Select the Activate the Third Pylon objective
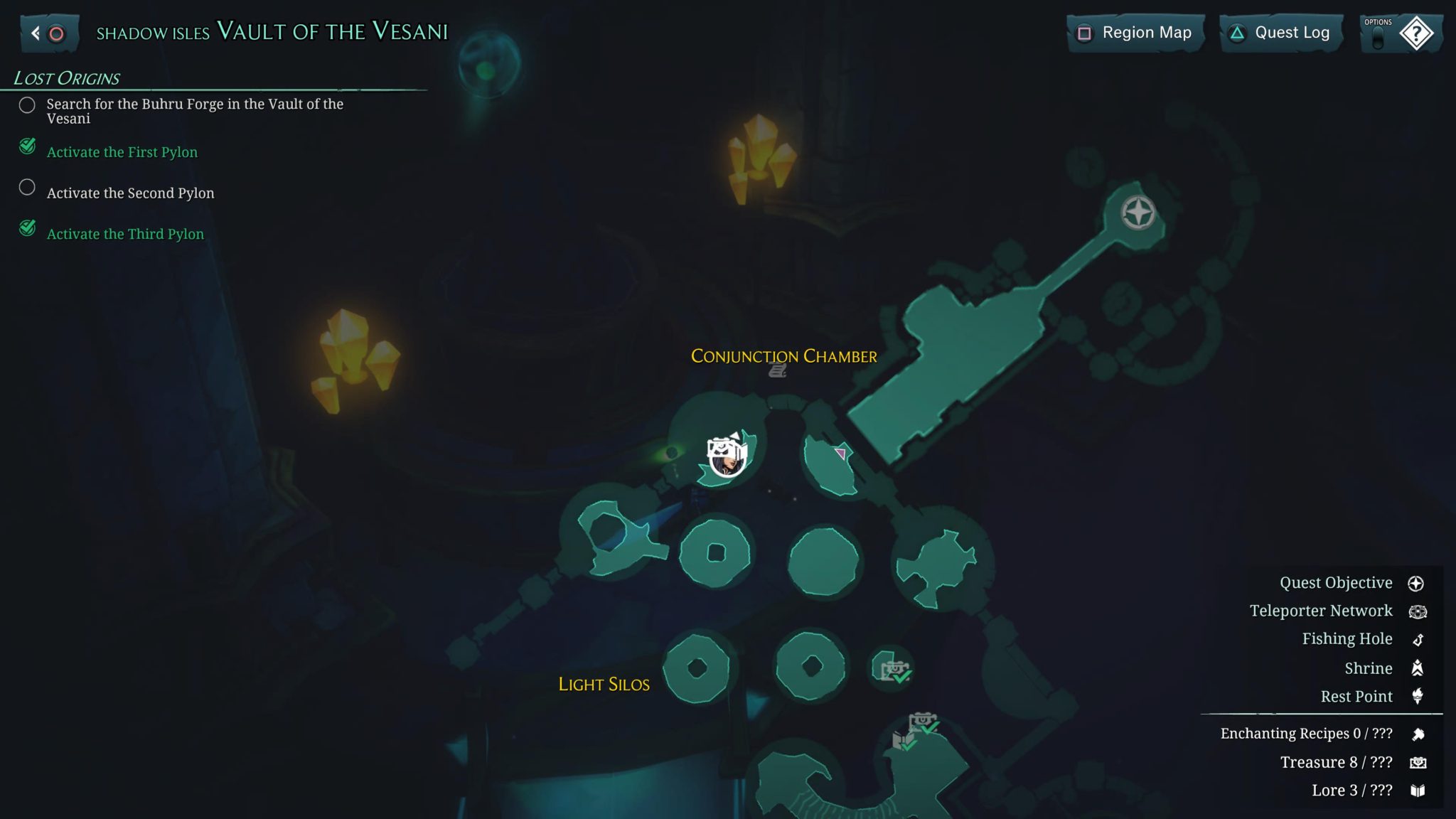This screenshot has width=1456, height=819. (x=125, y=234)
